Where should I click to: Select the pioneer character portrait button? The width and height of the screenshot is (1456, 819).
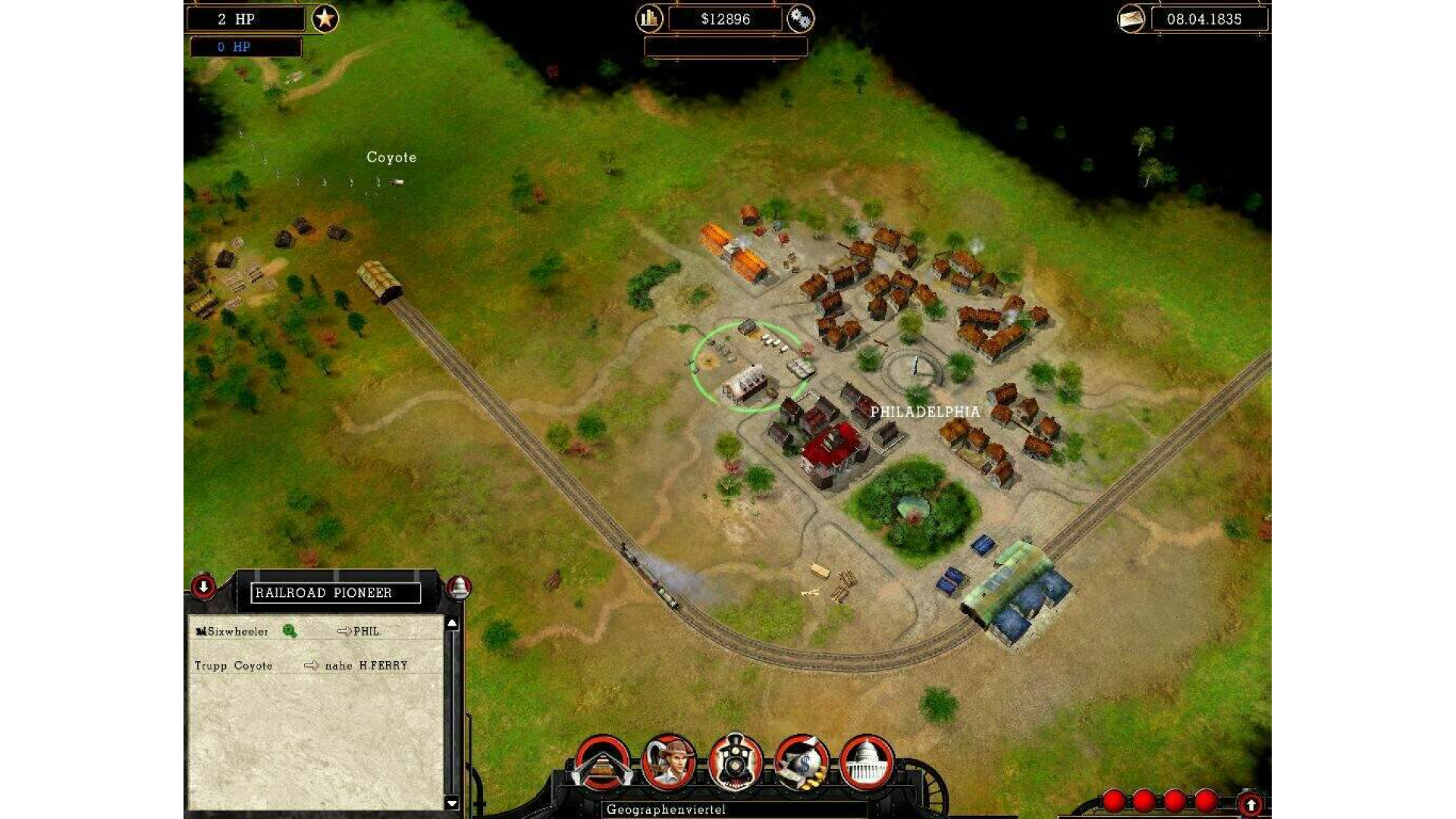[x=668, y=763]
